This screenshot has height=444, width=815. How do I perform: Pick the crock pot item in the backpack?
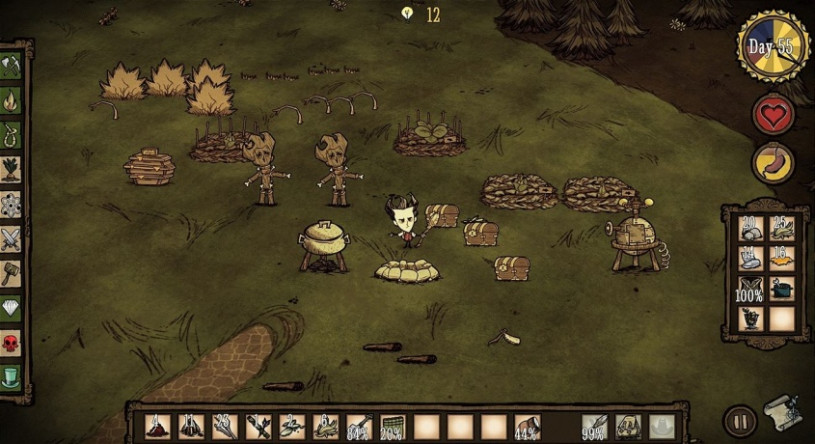[x=782, y=289]
